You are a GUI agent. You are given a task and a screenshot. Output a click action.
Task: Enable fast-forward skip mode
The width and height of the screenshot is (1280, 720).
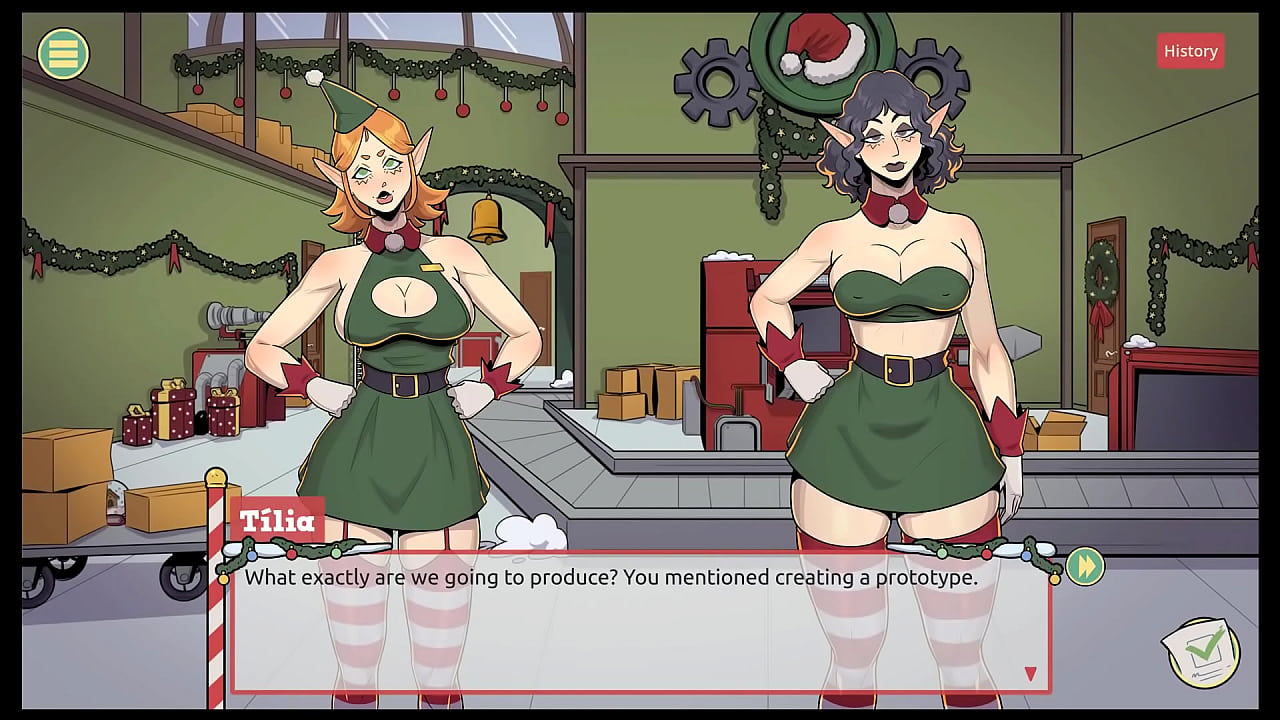(x=1084, y=566)
